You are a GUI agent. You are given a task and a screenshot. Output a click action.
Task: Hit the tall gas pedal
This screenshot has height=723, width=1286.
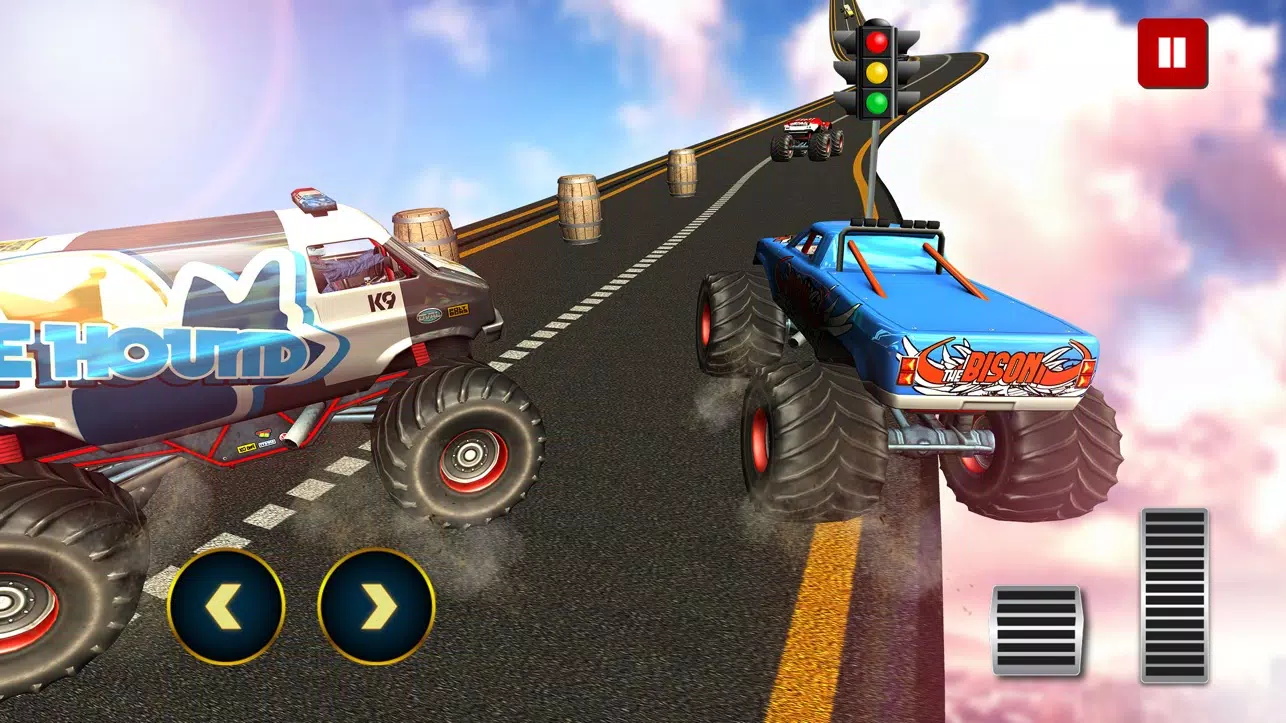(x=1174, y=595)
